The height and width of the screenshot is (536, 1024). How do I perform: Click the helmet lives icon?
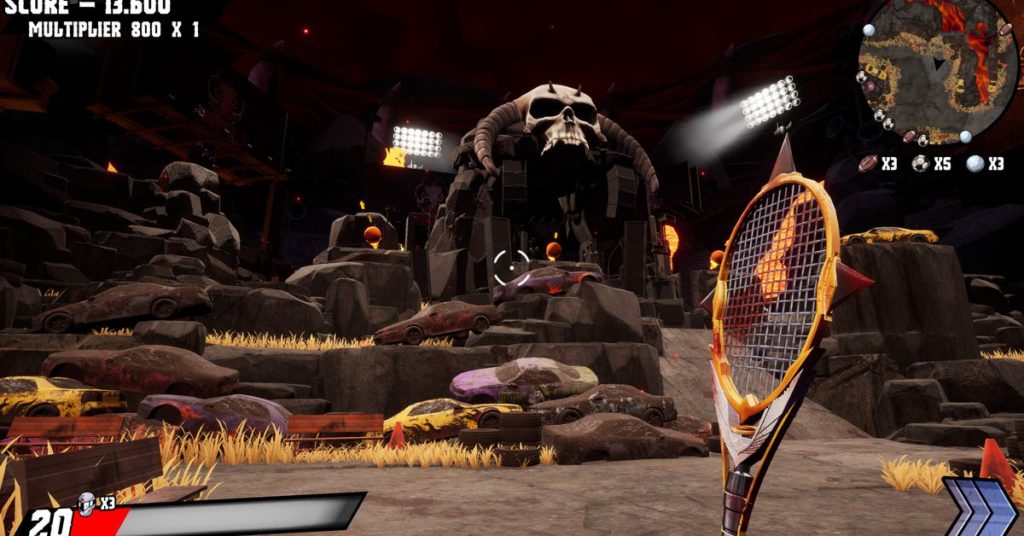[x=88, y=502]
